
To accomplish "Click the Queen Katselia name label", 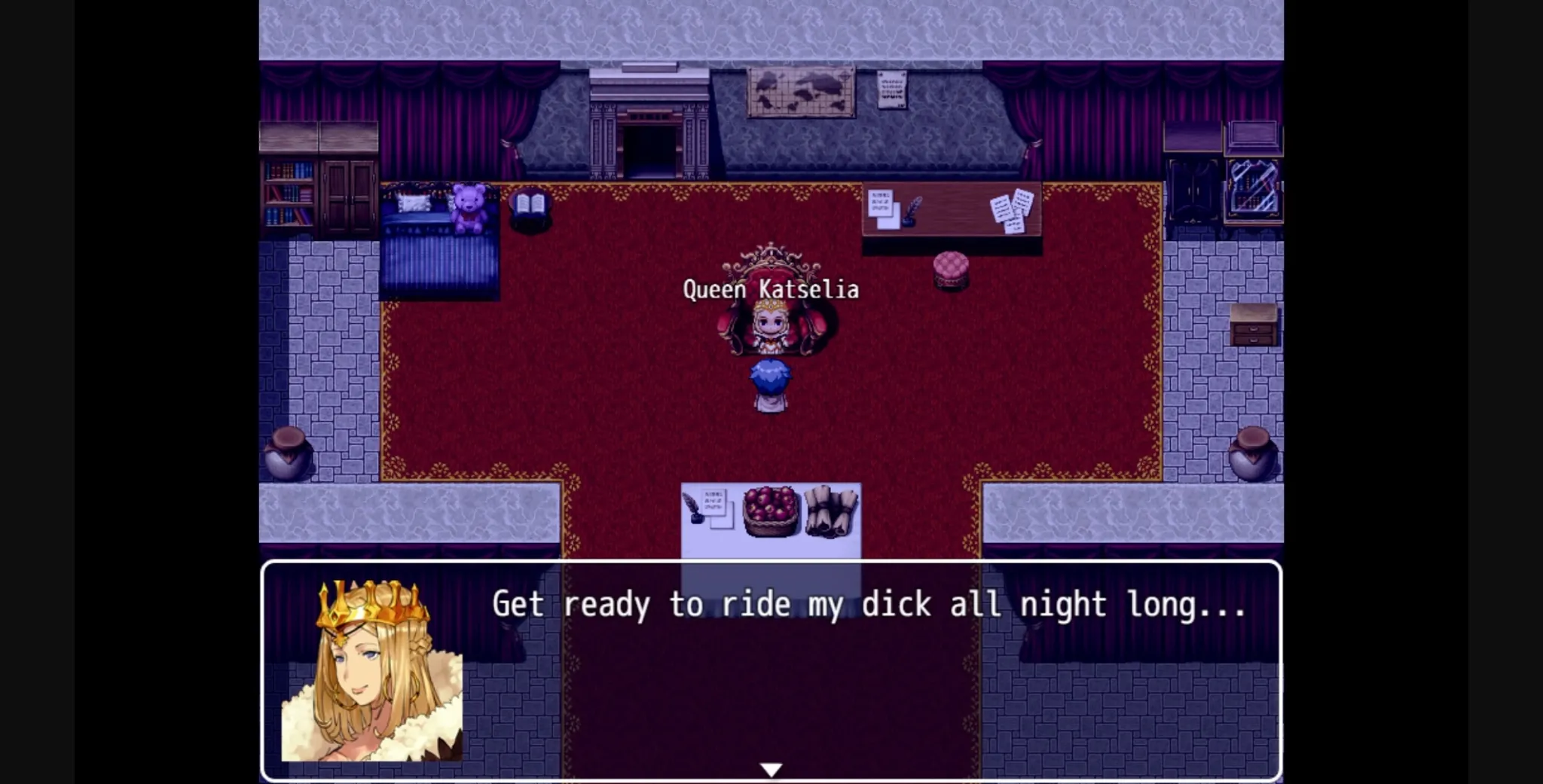I will tap(770, 288).
